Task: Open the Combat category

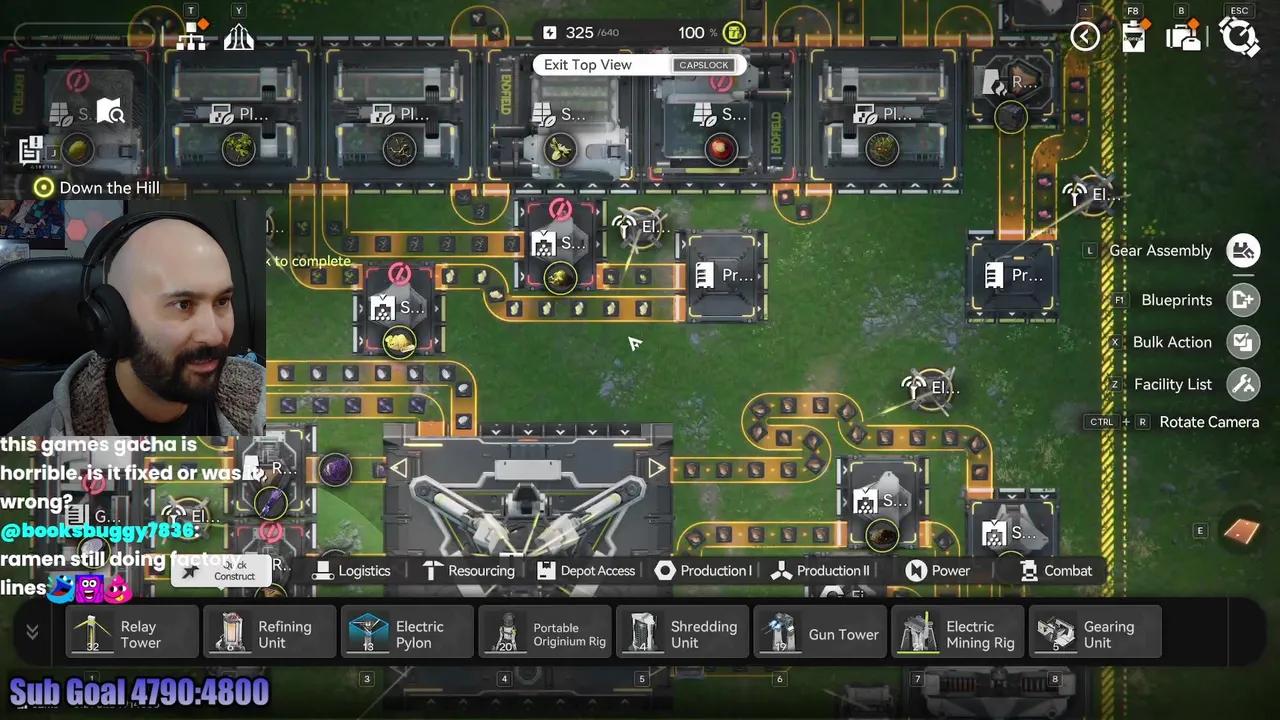Action: coord(1056,571)
